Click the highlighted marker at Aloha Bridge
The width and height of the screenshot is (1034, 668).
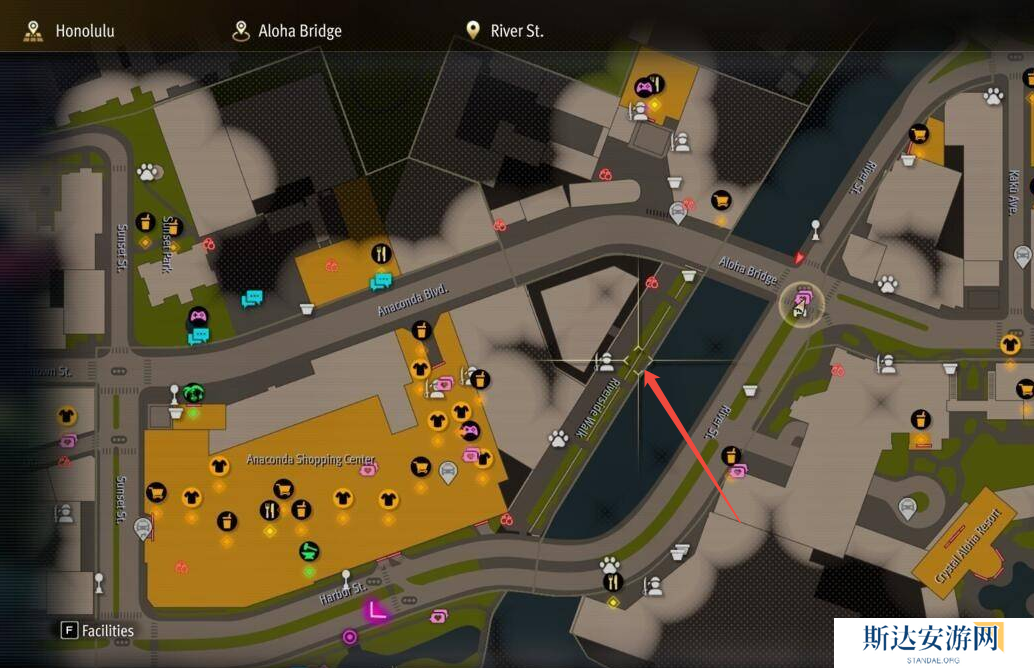801,303
